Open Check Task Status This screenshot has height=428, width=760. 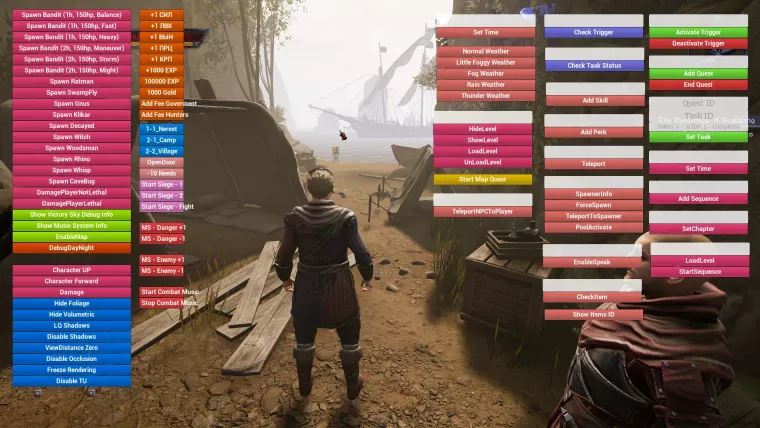pyautogui.click(x=594, y=66)
